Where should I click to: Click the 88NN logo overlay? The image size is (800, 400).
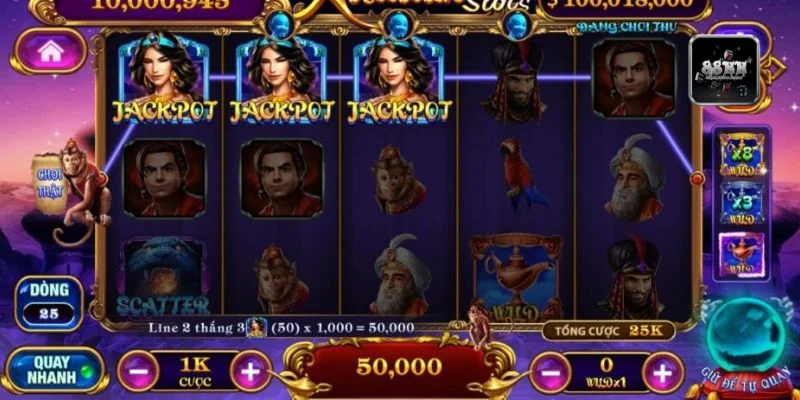[724, 70]
